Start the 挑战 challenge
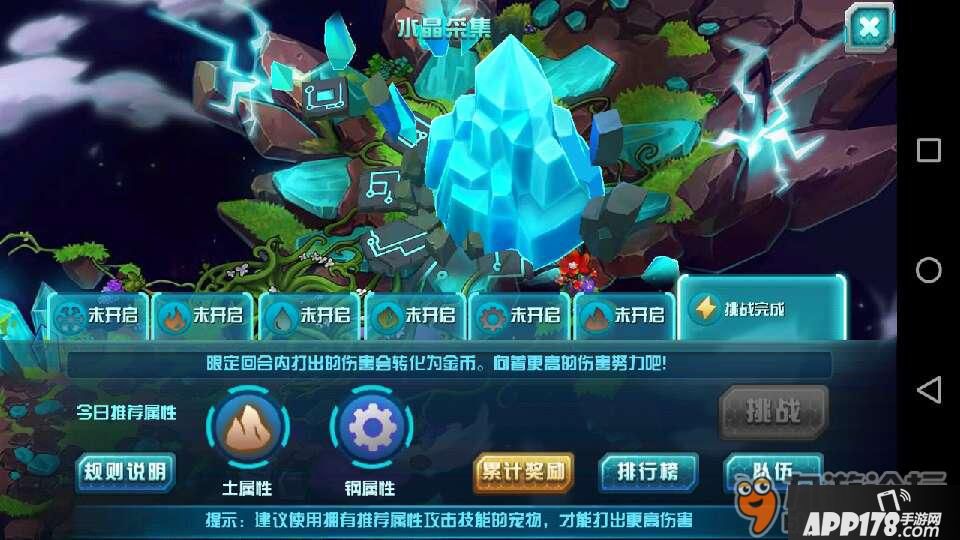The height and width of the screenshot is (540, 960). point(774,410)
